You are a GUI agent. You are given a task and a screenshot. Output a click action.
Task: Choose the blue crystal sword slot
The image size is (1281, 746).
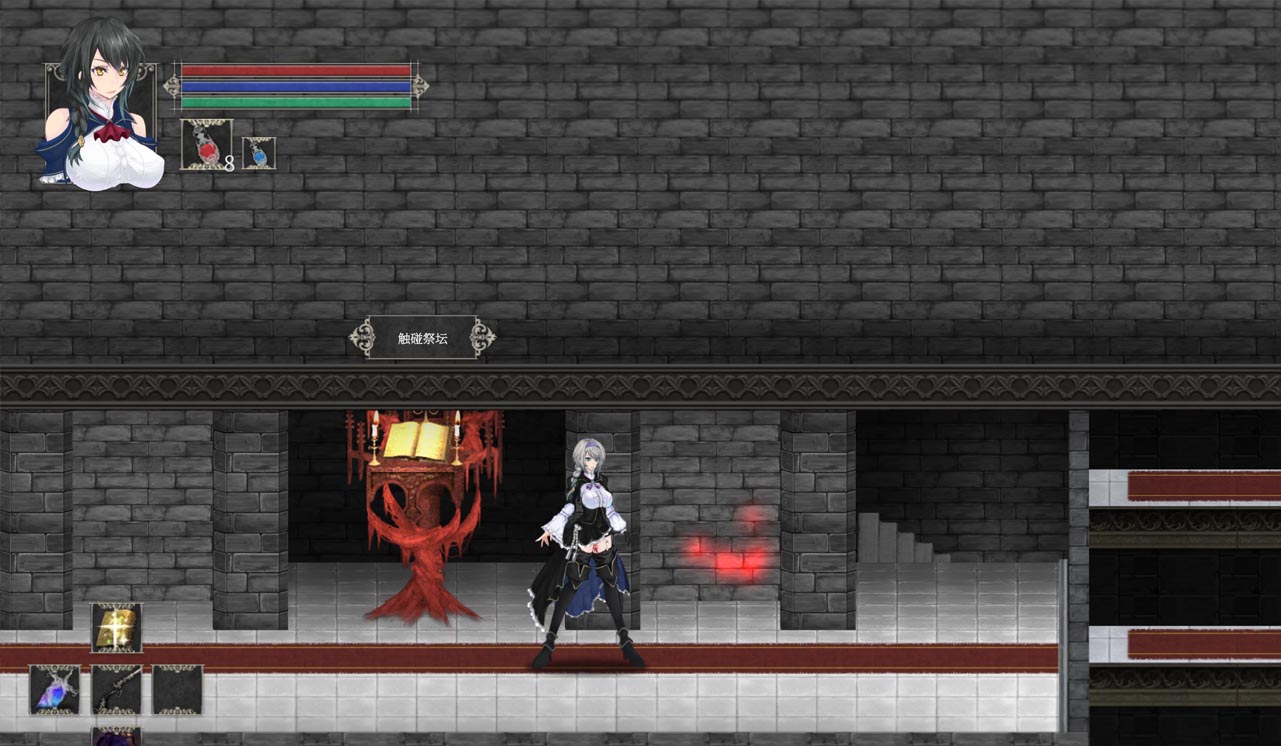54,689
